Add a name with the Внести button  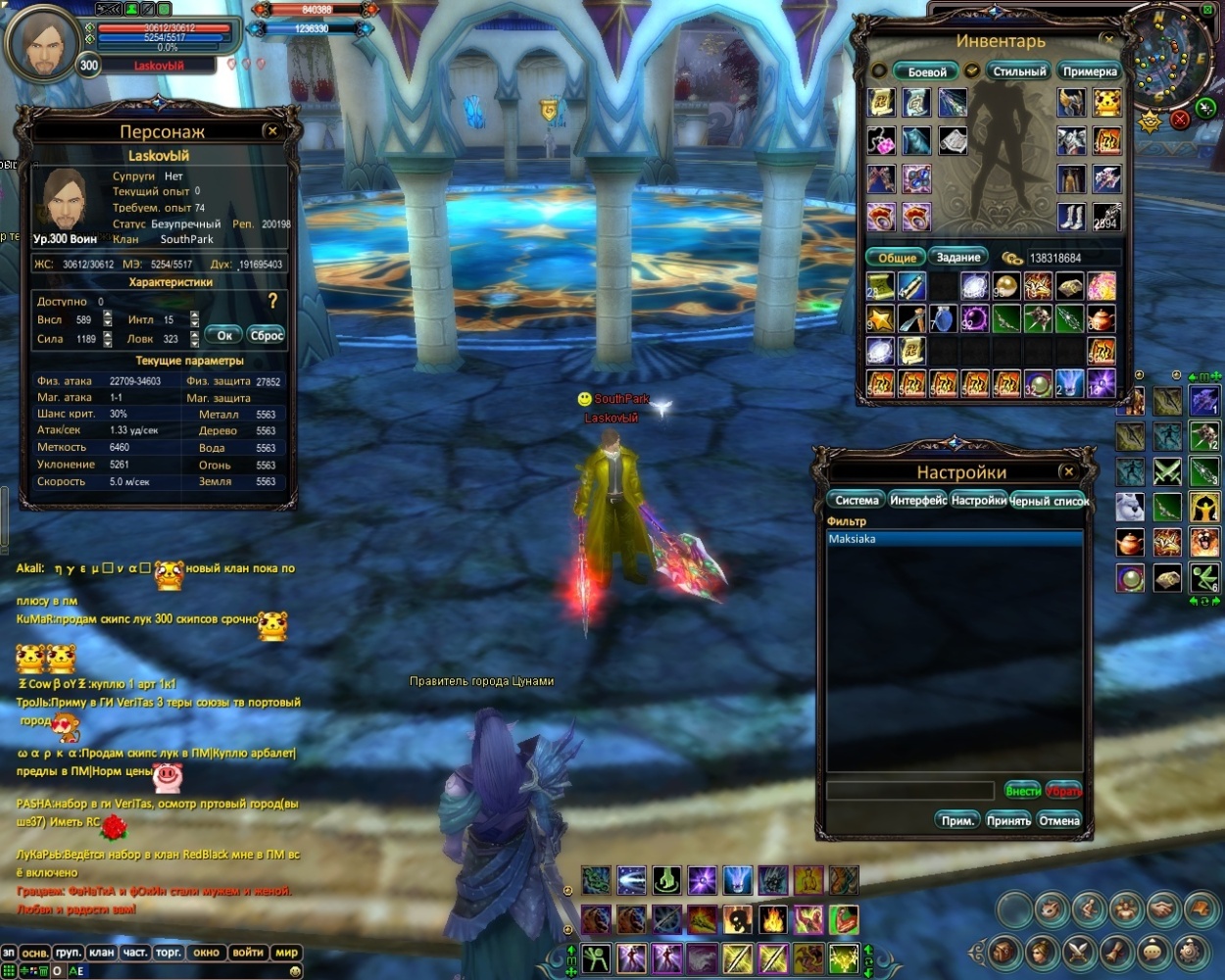(1022, 791)
